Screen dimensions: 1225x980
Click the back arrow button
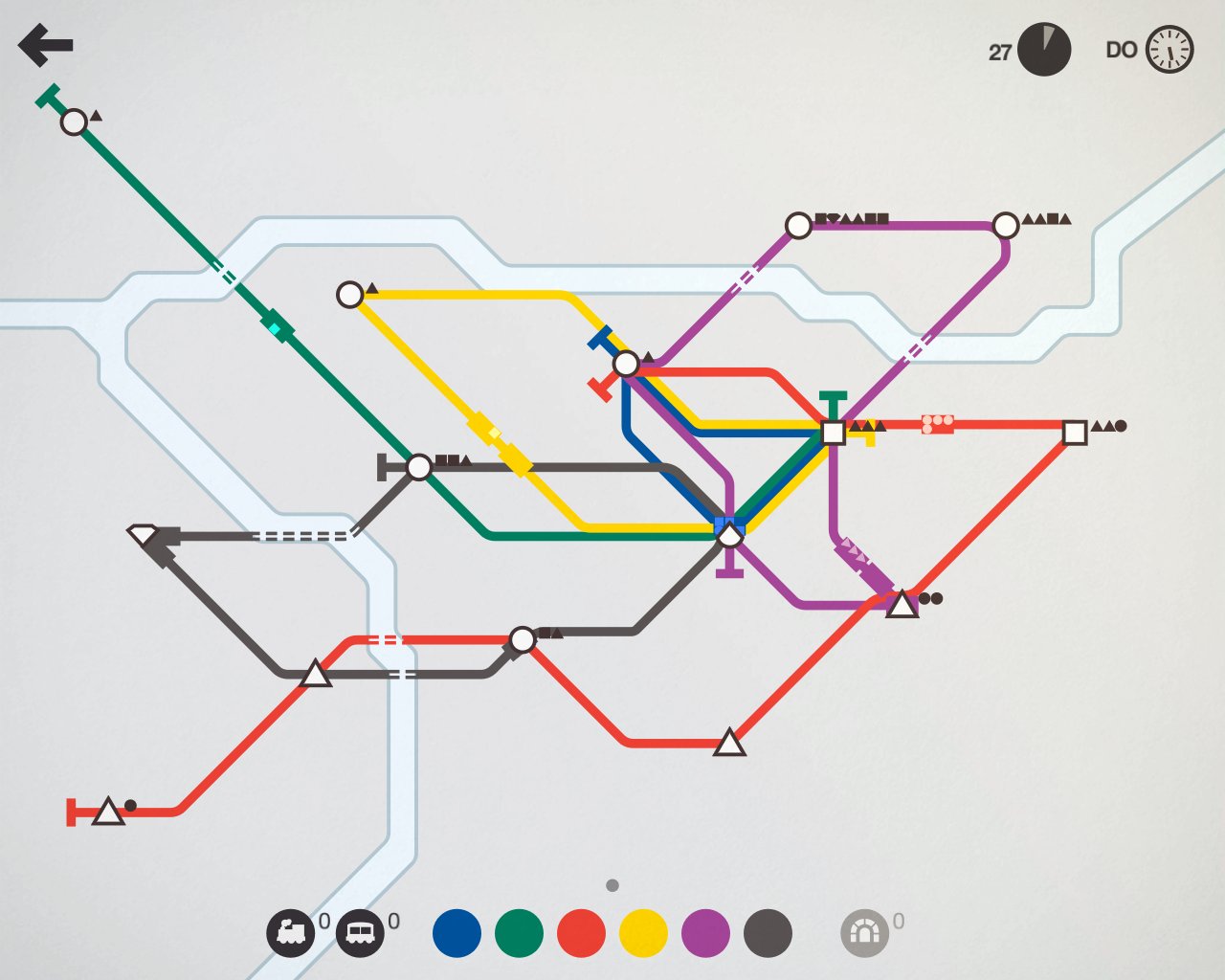tap(45, 45)
